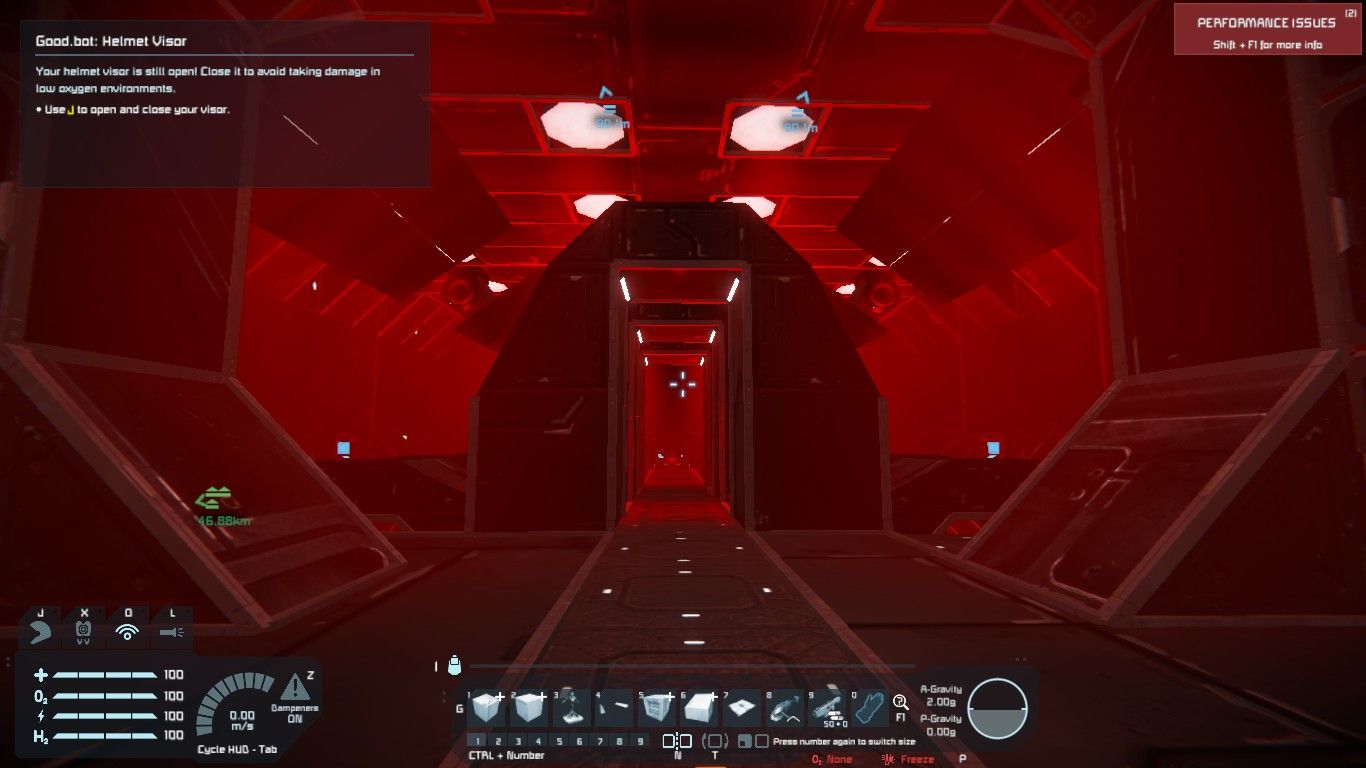Toggle large grid placement mode labeled T
1366x768 pixels.
click(x=716, y=739)
